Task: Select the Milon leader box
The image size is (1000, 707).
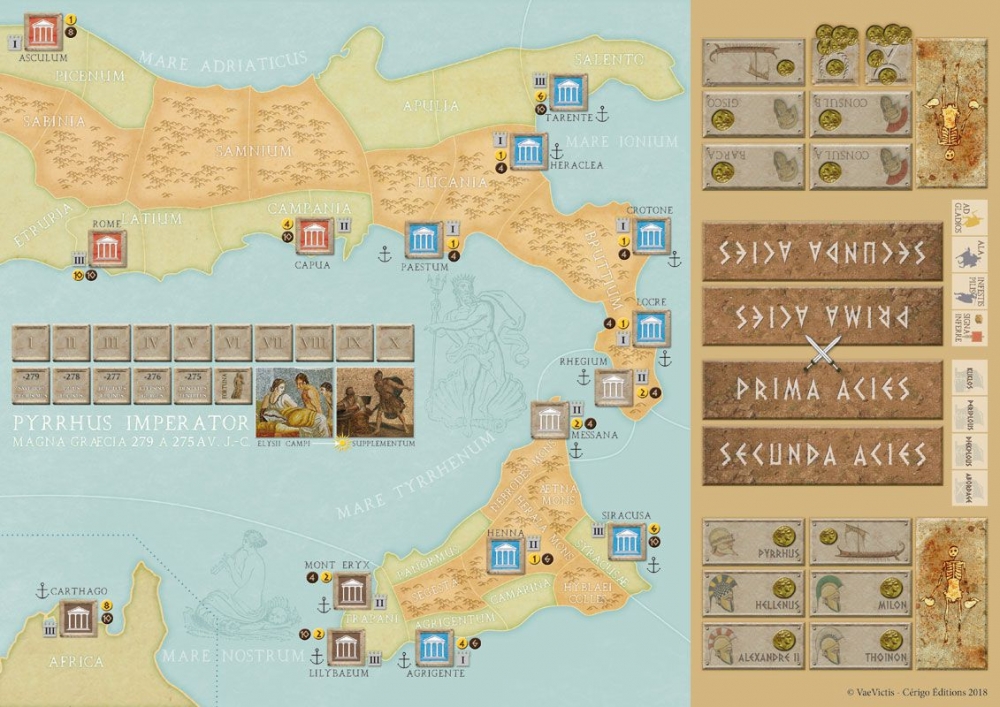Action: [860, 594]
